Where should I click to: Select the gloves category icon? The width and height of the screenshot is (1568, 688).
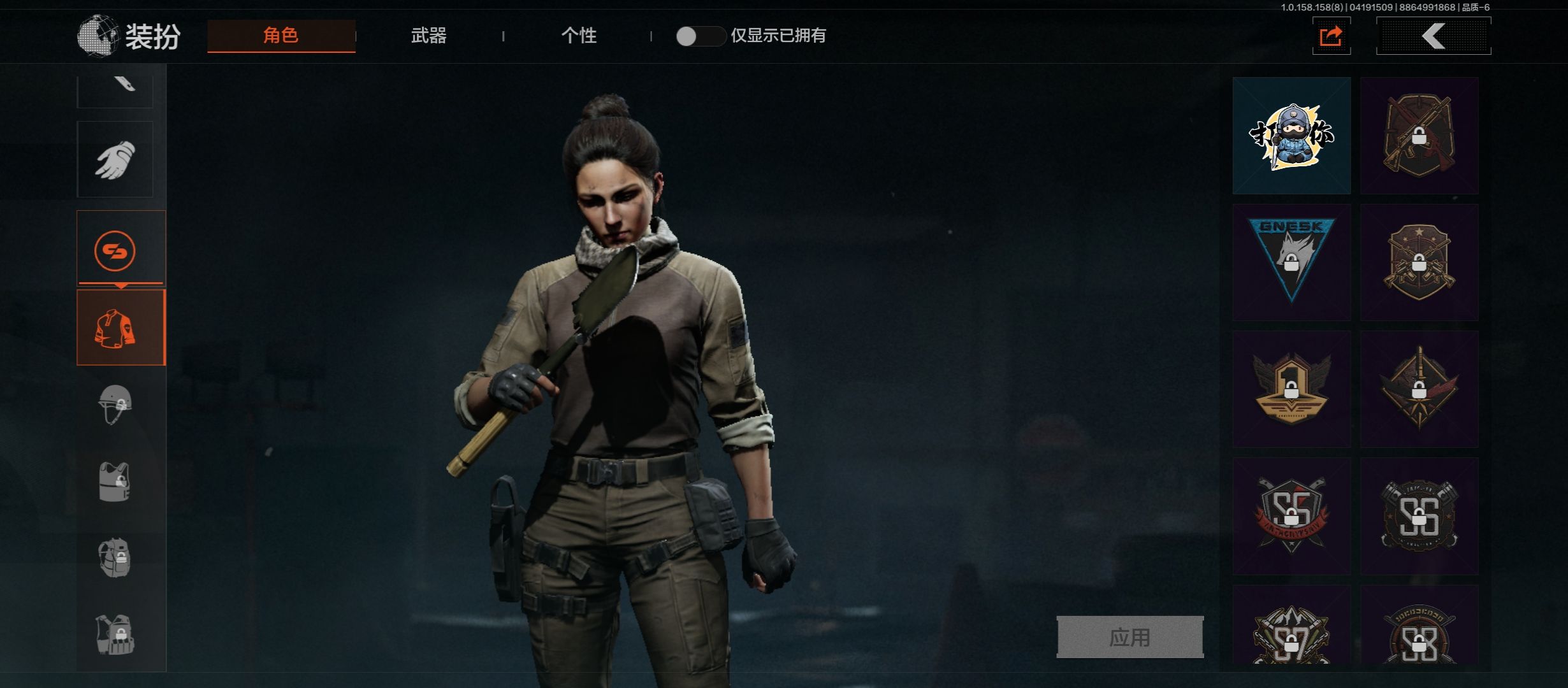pos(115,159)
